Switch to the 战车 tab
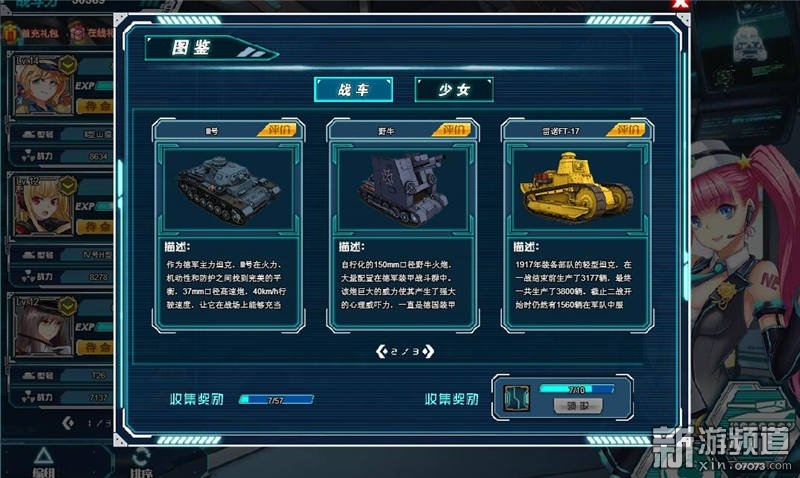Viewport: 800px width, 478px height. (353, 89)
